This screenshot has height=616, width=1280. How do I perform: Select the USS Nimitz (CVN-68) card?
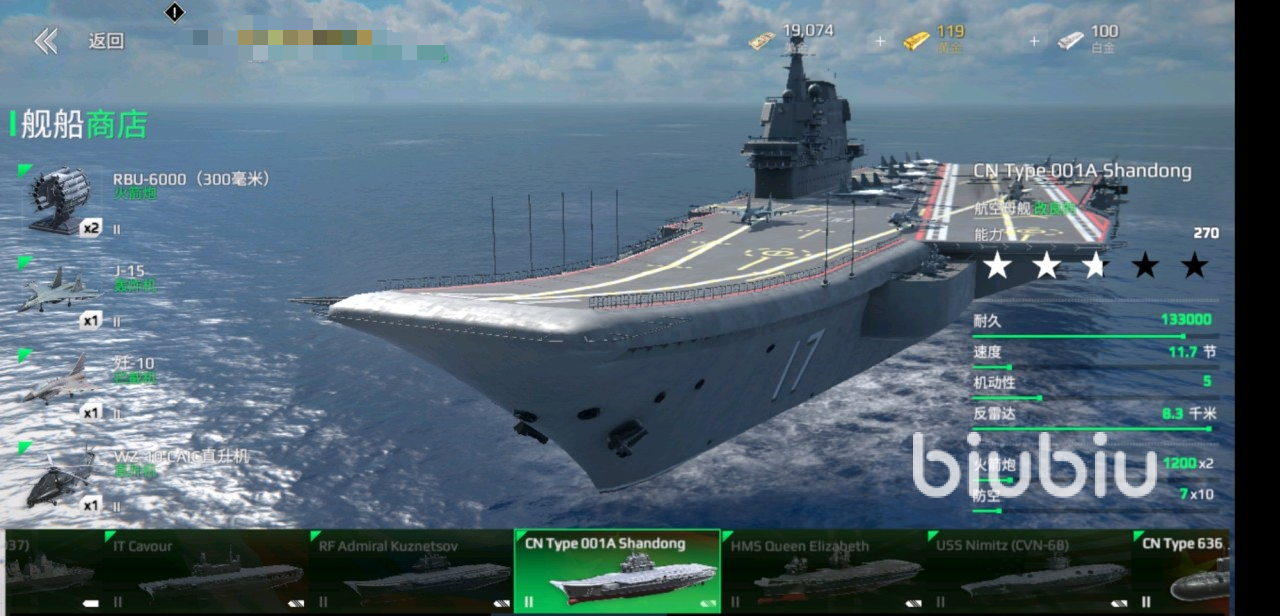1030,571
